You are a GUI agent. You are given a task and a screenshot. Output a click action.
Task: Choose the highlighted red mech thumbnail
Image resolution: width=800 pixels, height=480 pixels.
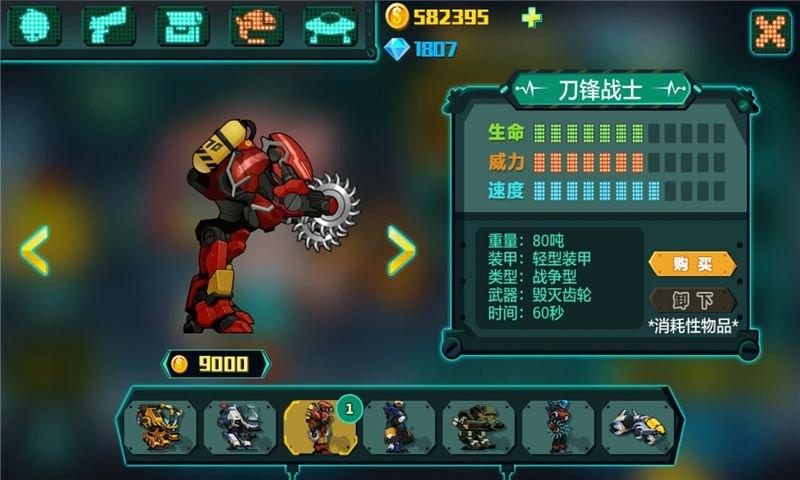(x=318, y=427)
